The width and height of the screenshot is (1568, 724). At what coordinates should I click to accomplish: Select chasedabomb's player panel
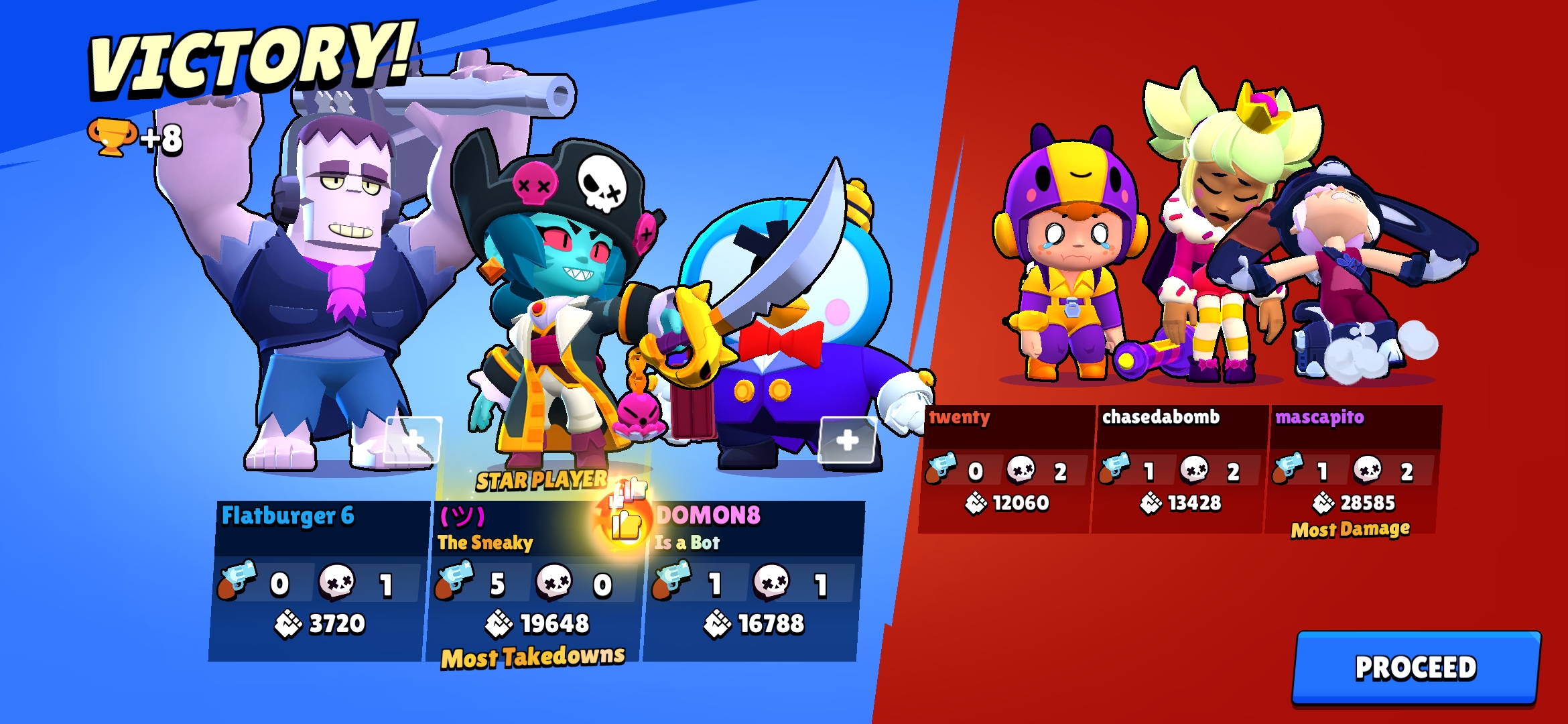click(1179, 469)
